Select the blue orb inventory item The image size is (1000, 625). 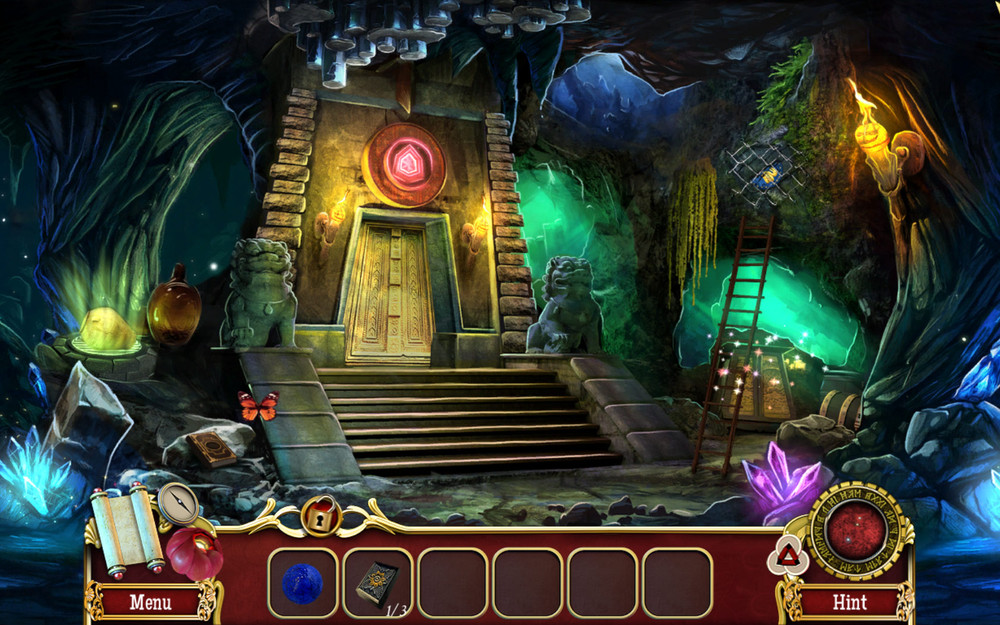pos(302,583)
